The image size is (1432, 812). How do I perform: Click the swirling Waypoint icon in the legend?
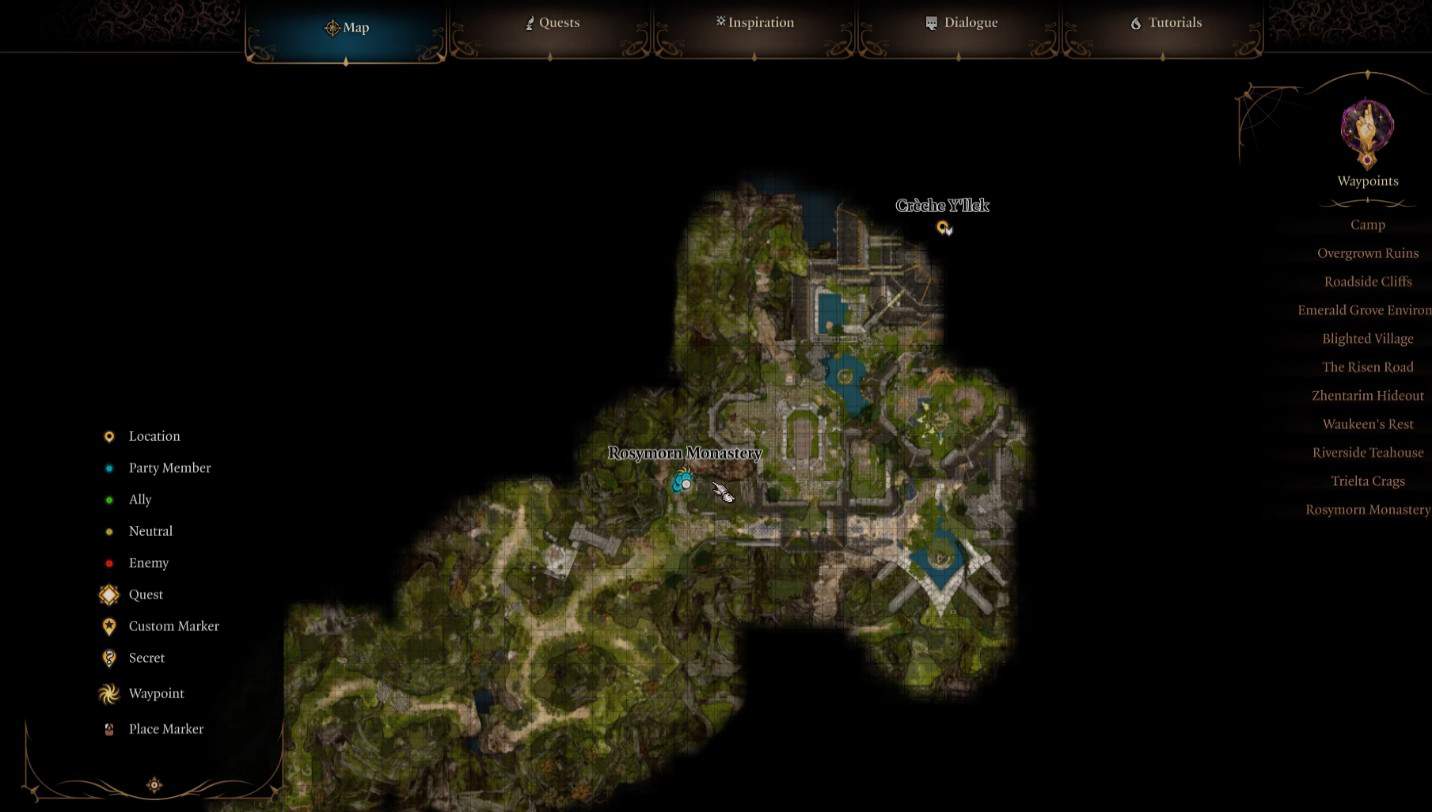point(108,693)
